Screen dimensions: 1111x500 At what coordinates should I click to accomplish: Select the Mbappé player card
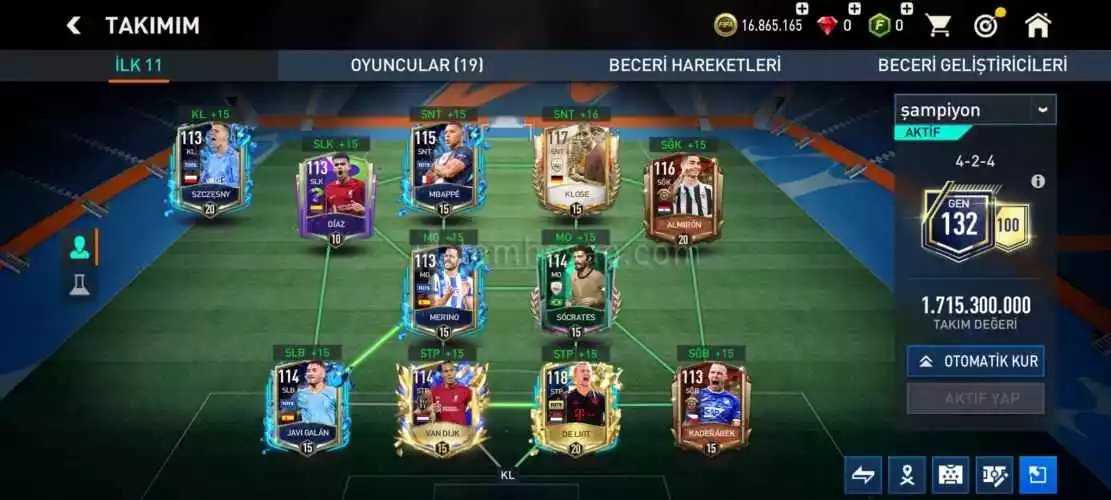click(442, 168)
